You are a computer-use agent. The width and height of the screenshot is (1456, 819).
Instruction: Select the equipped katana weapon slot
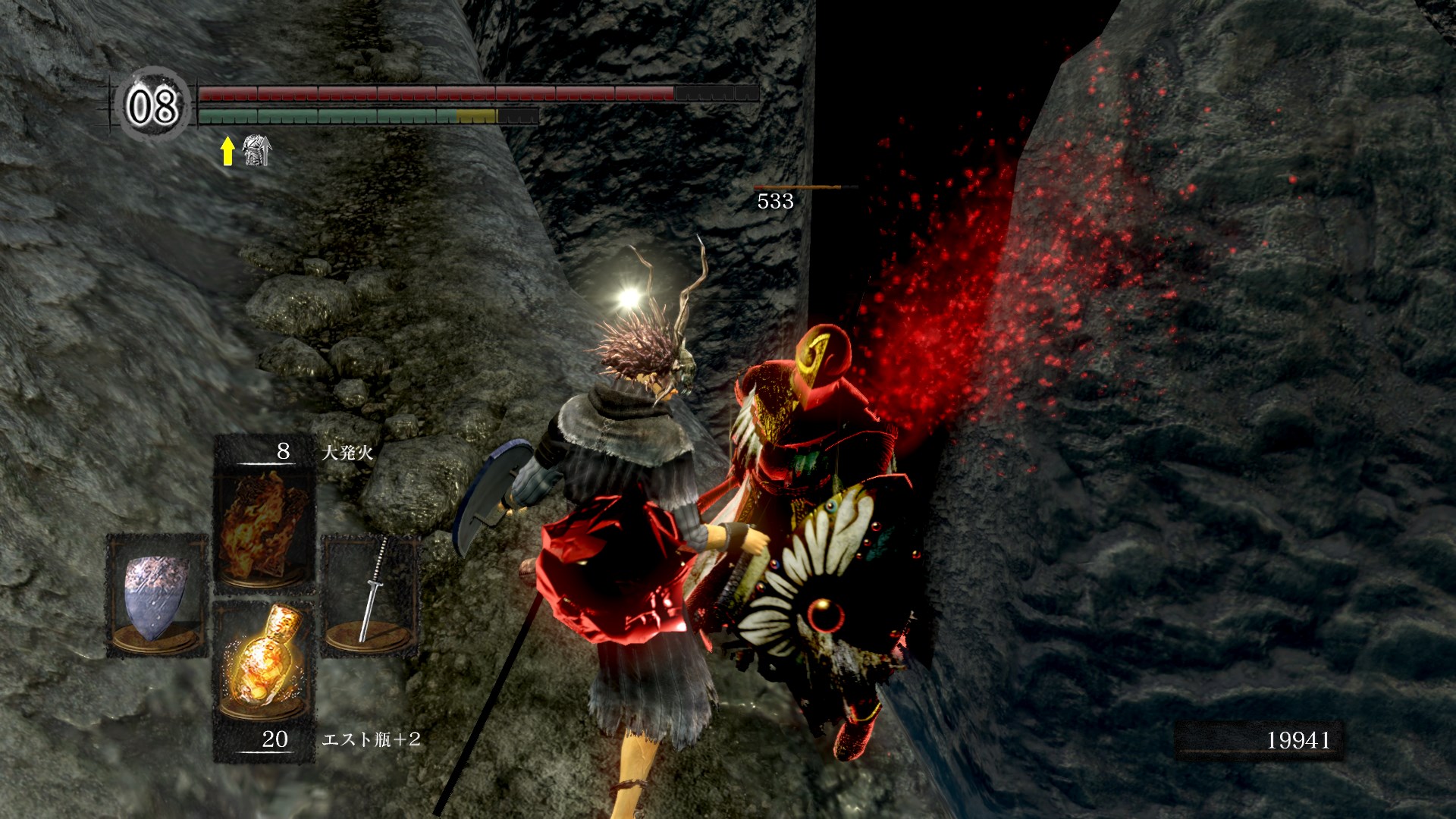point(371,595)
